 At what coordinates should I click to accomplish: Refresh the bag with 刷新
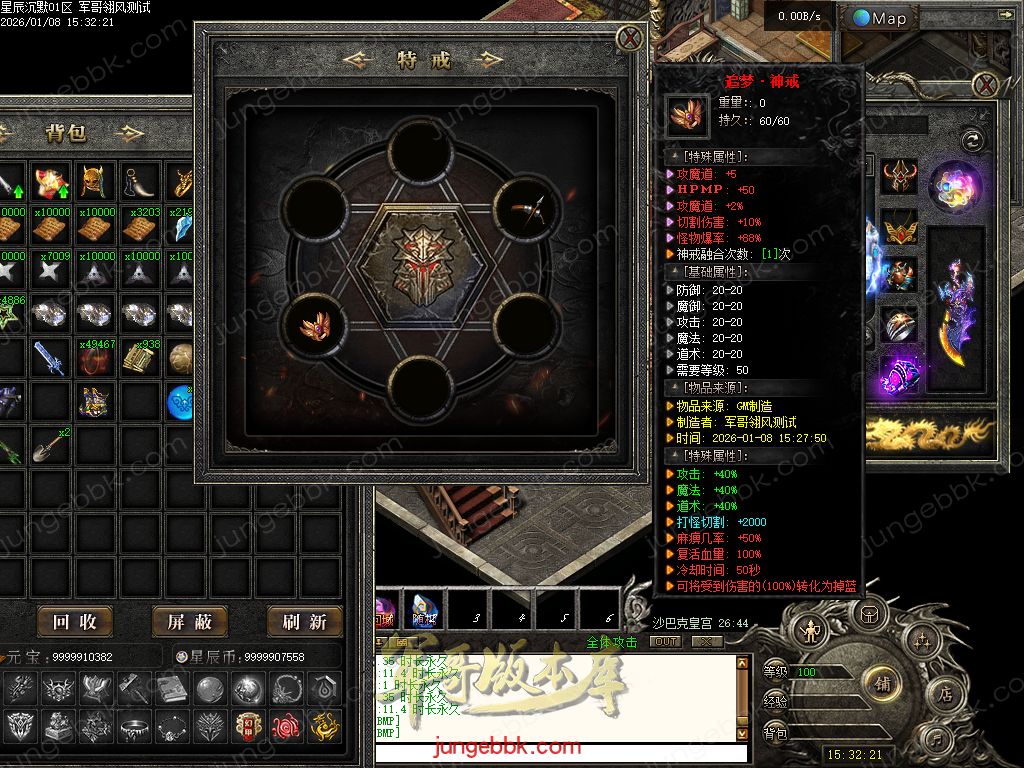(x=304, y=622)
